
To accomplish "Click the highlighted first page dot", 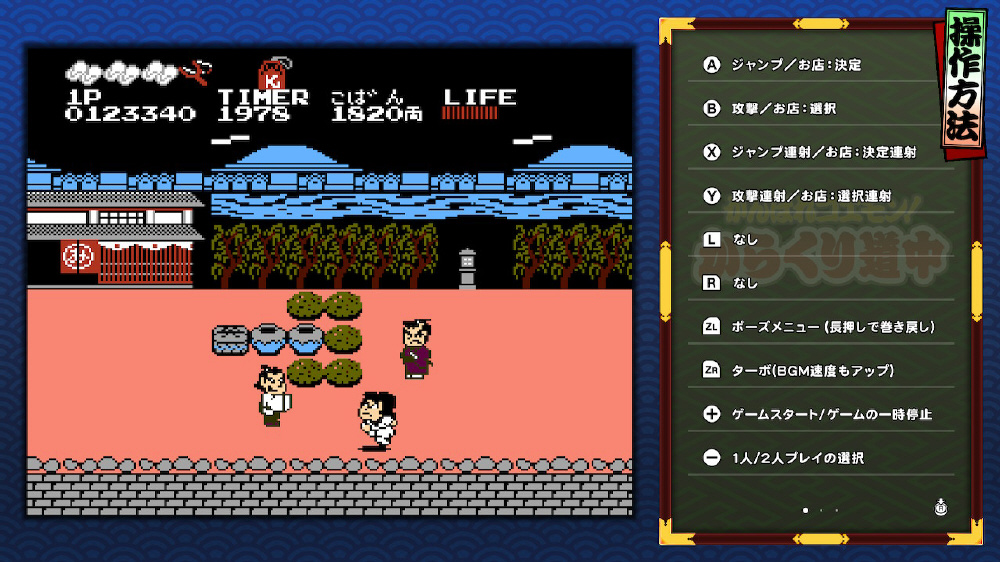I will click(805, 510).
